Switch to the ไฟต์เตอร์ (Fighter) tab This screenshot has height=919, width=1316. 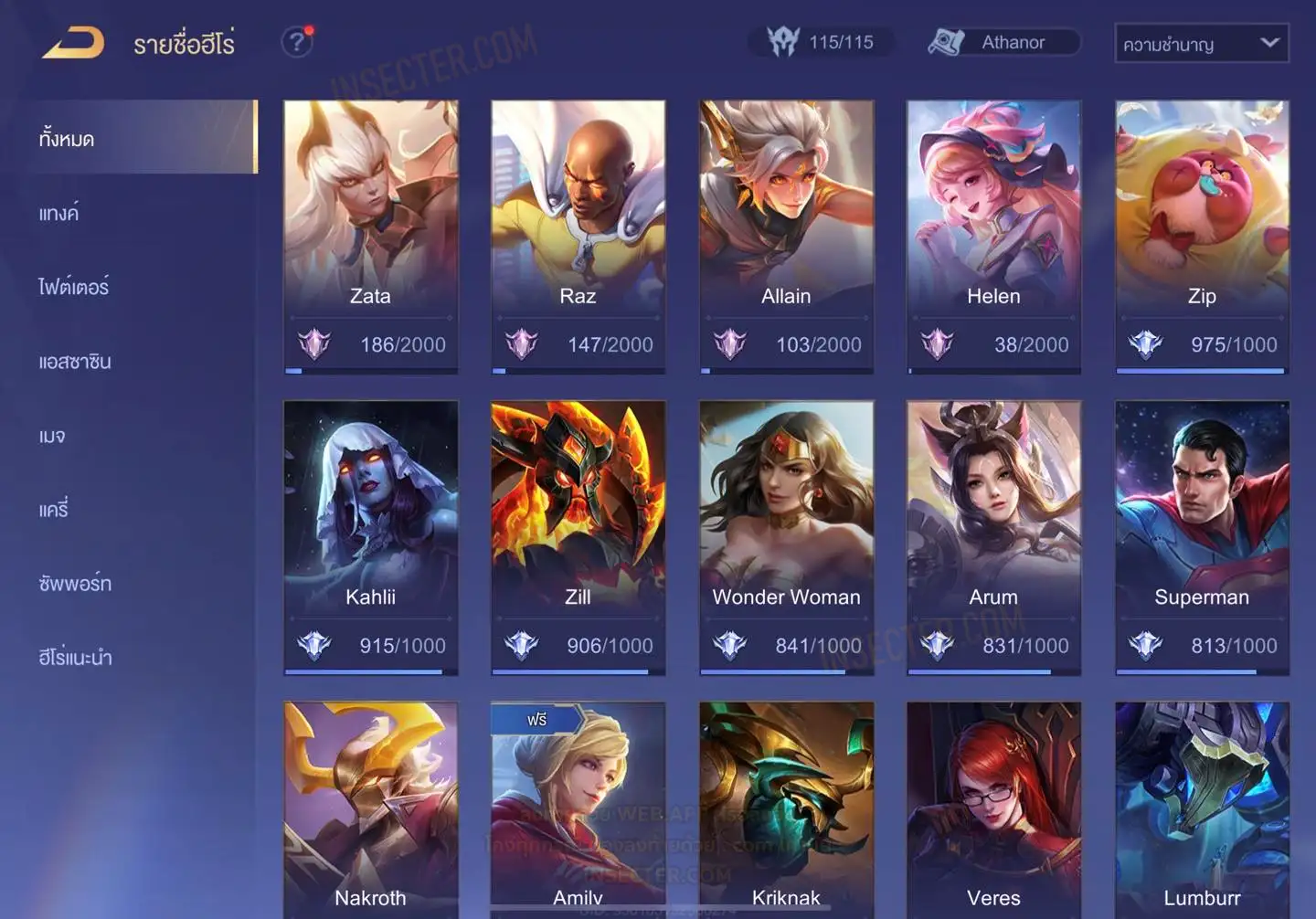74,287
